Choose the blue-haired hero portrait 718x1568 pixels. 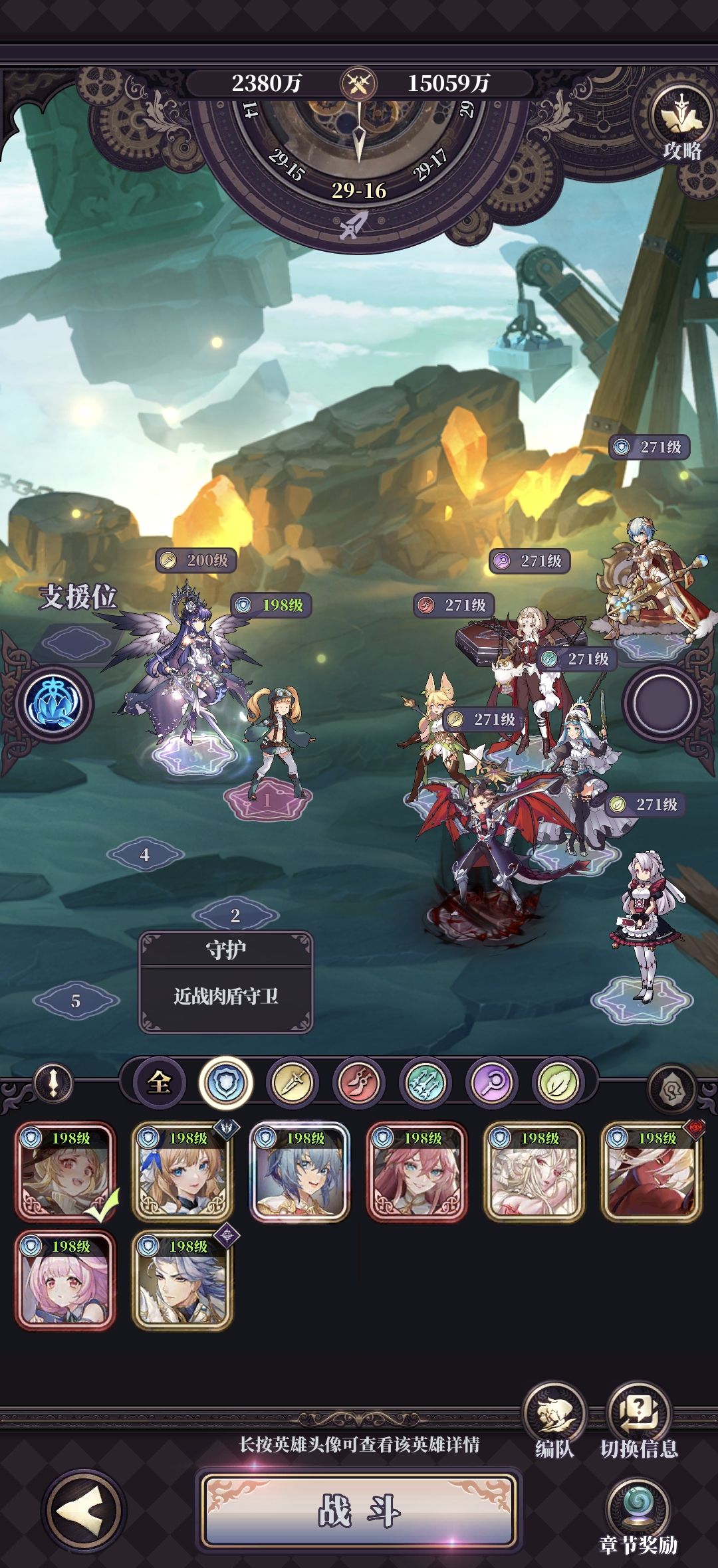pyautogui.click(x=300, y=1172)
